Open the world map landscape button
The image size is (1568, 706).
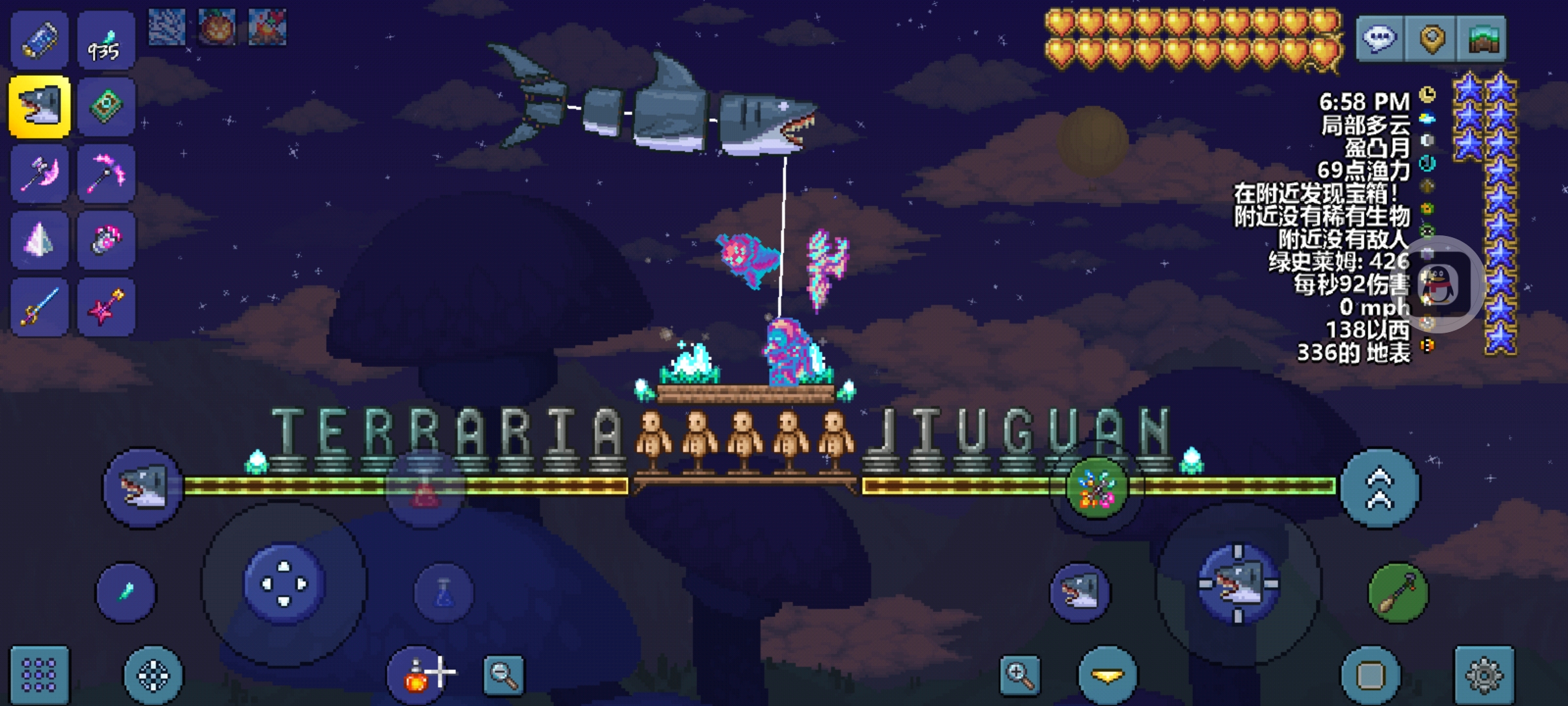(1482, 39)
